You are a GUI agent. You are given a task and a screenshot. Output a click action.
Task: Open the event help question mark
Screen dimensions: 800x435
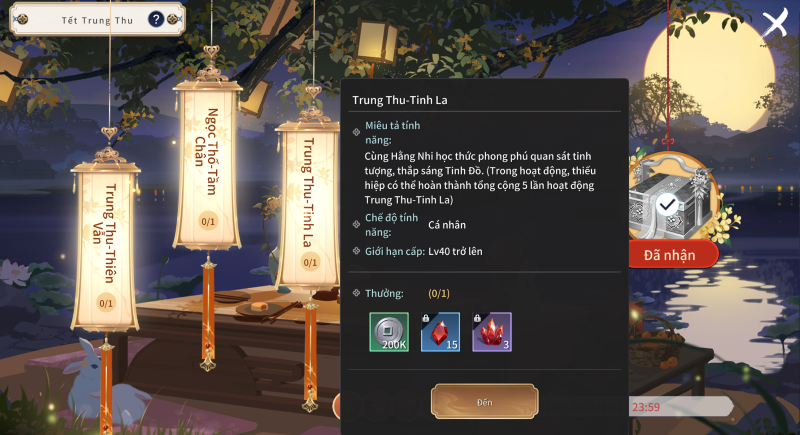point(156,19)
